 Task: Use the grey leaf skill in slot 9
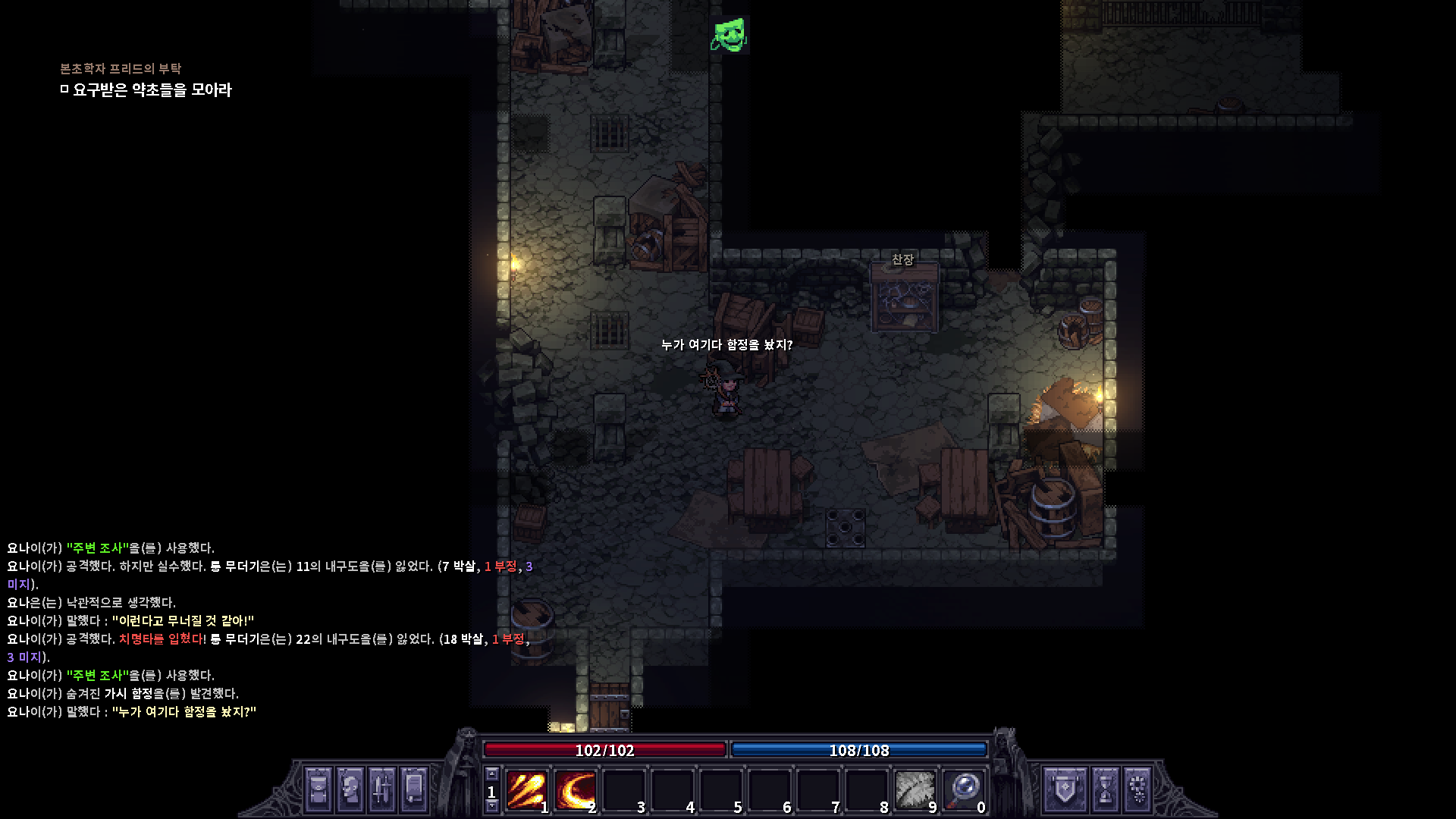(x=915, y=790)
